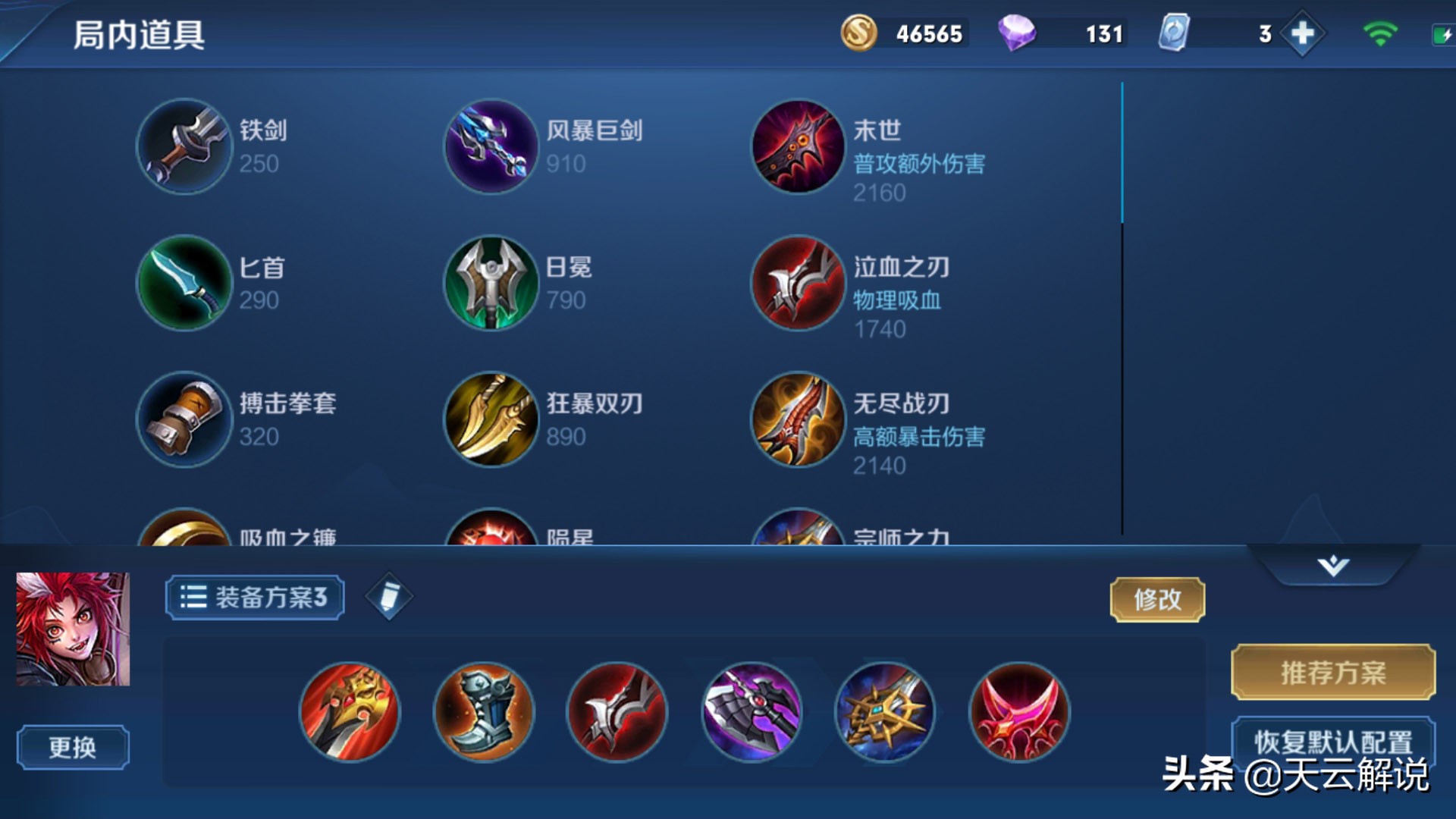
Task: Click the plus icon next to card count
Action: [x=1302, y=33]
